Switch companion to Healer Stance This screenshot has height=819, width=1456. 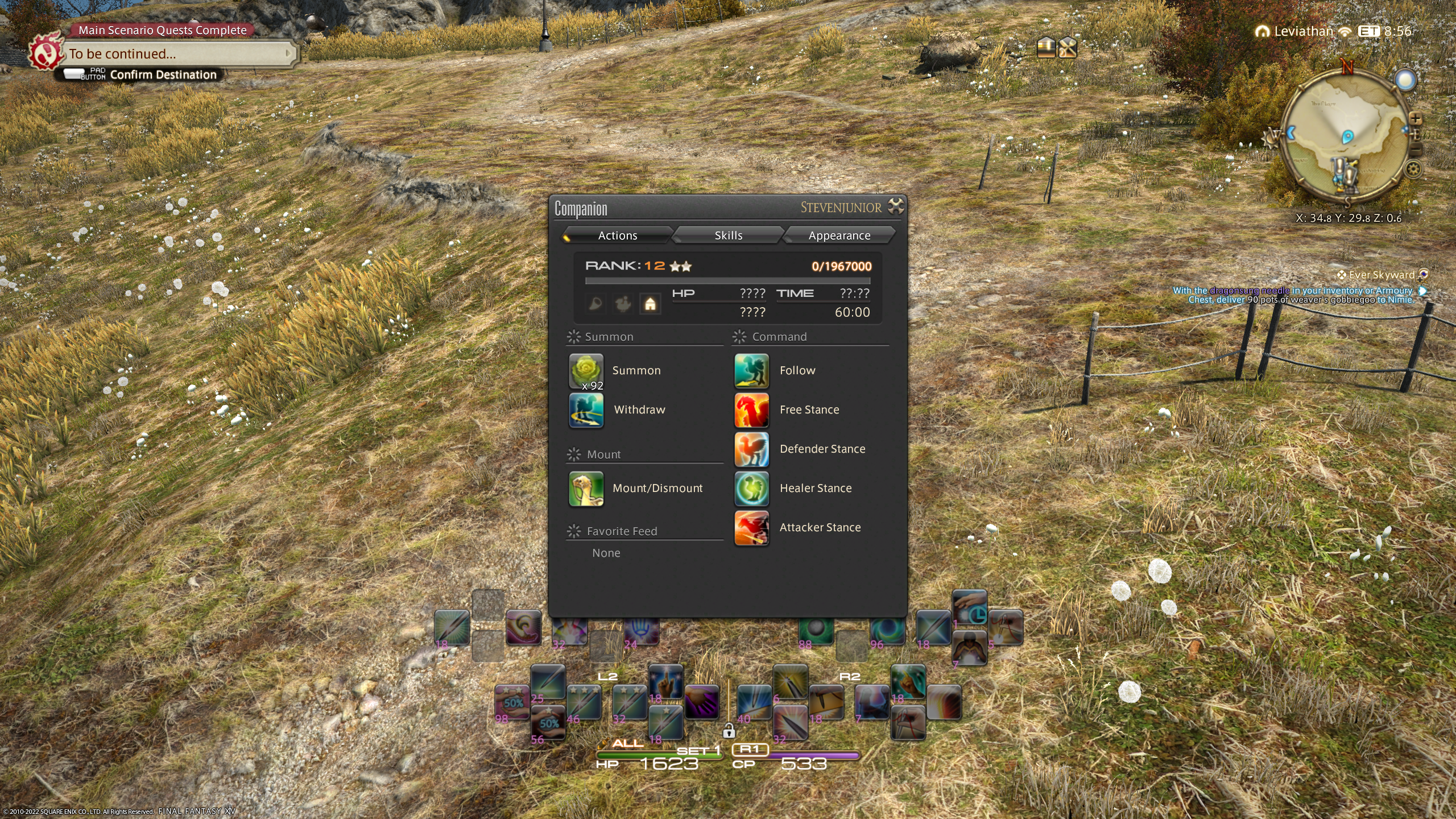click(x=751, y=489)
